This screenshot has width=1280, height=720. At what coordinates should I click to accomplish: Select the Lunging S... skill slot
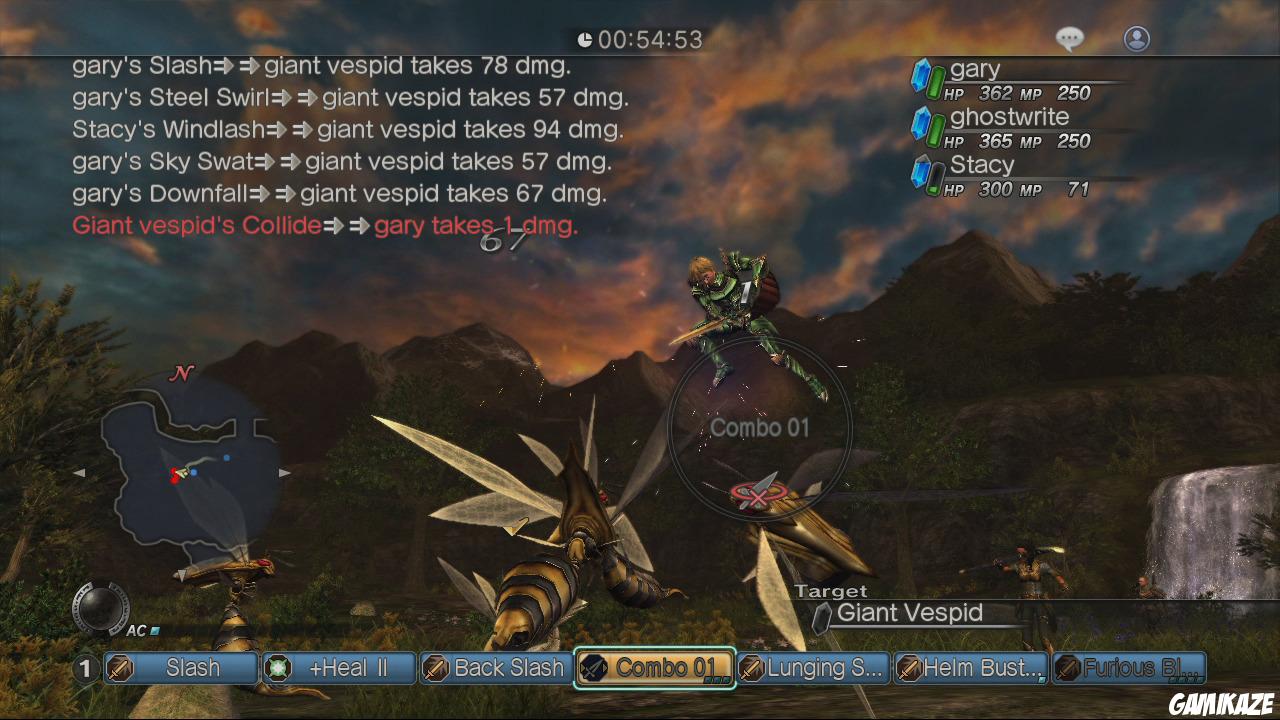(814, 668)
